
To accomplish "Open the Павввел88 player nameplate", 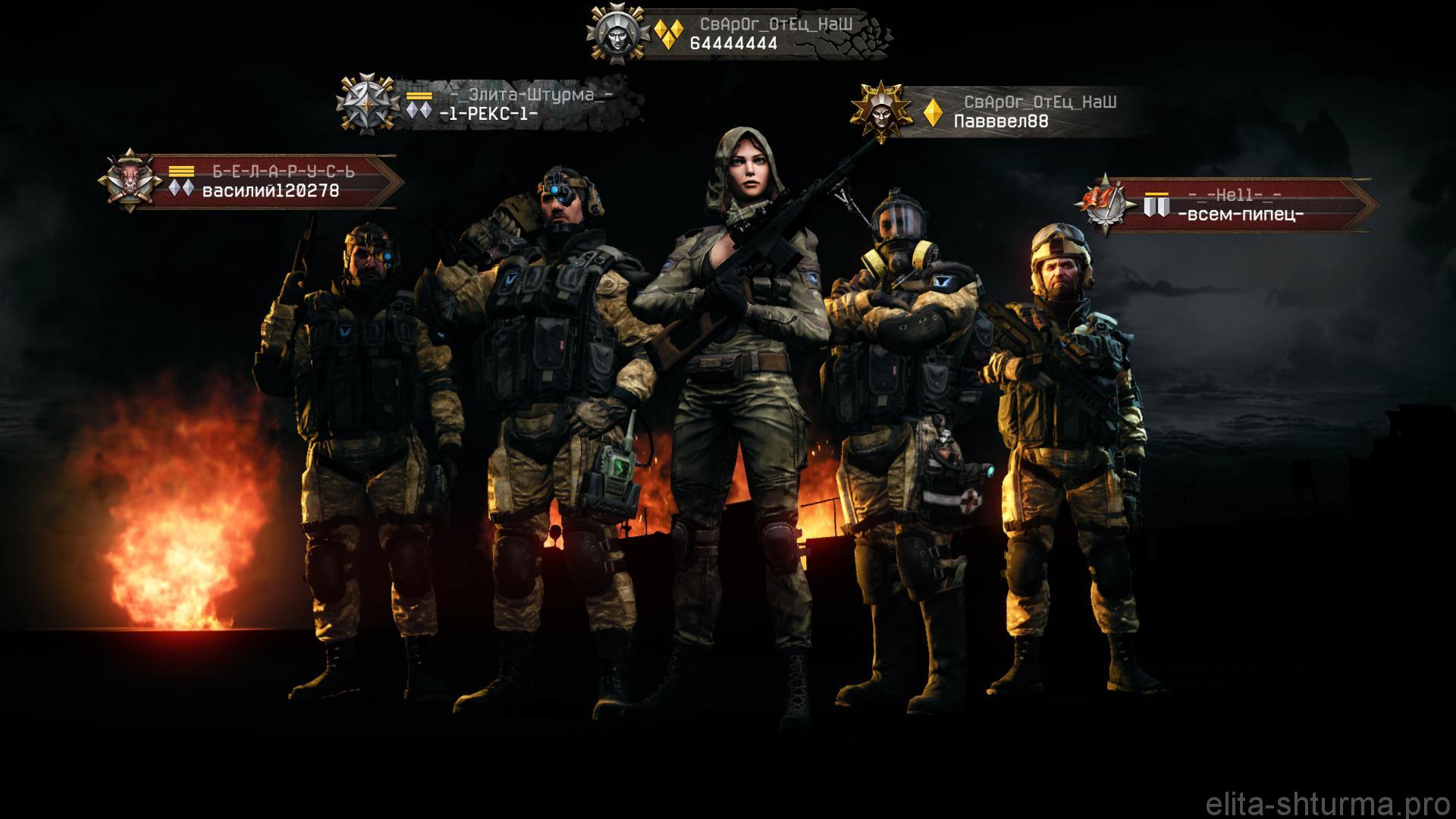I will pyautogui.click(x=1001, y=121).
